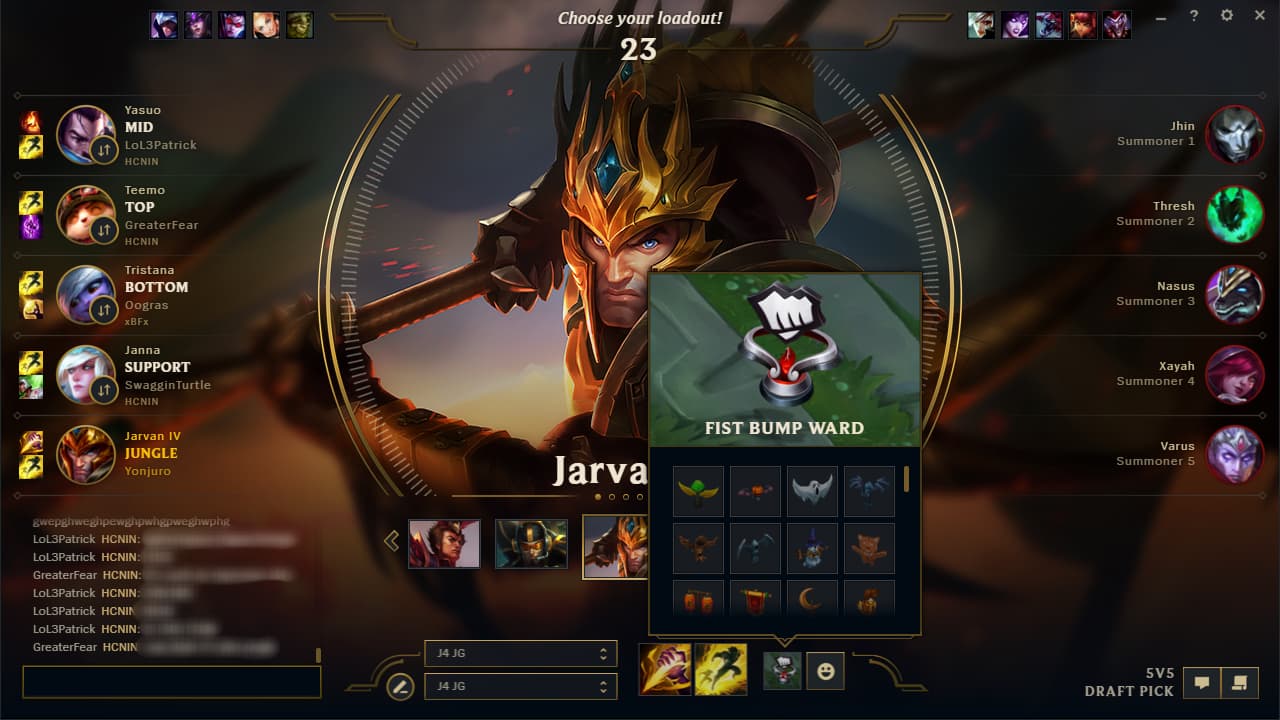Viewport: 1280px width, 720px height.
Task: Open the top J4 JG rune page dropdown
Action: coord(520,654)
